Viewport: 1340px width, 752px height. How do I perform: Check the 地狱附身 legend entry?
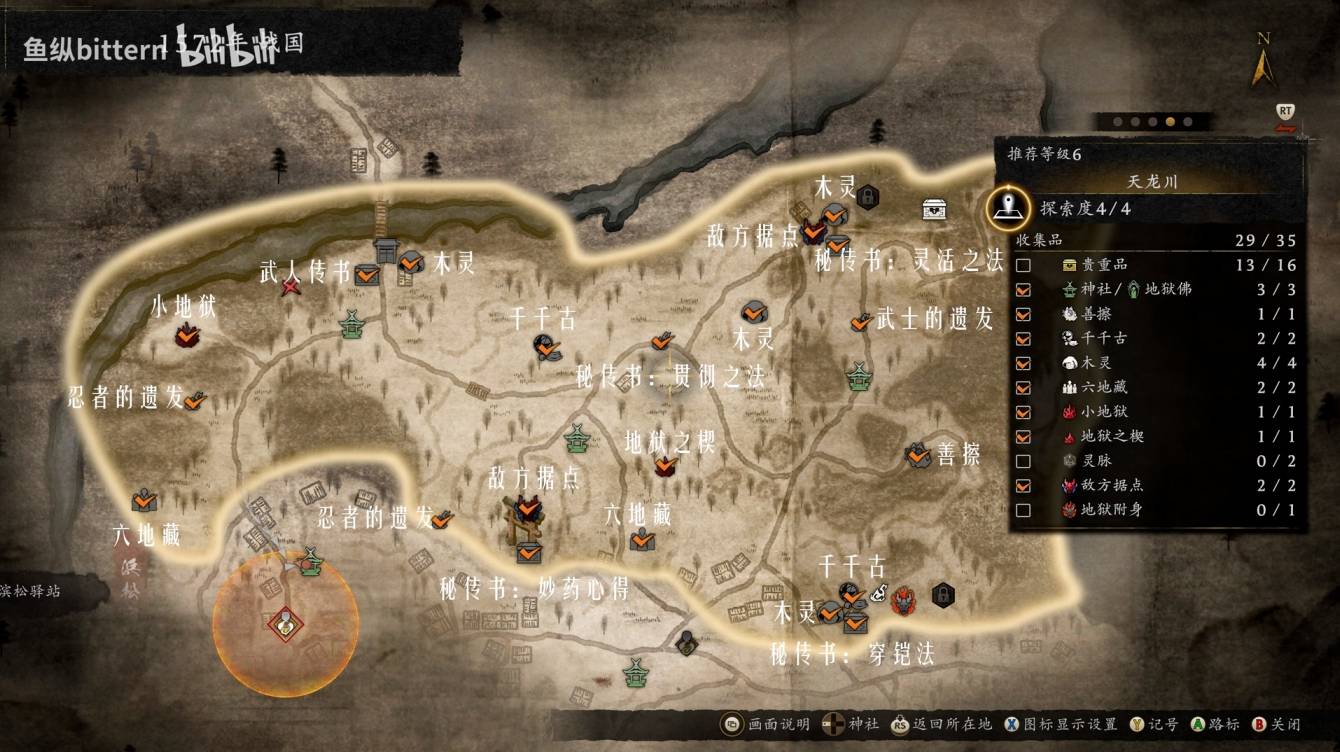point(1023,510)
